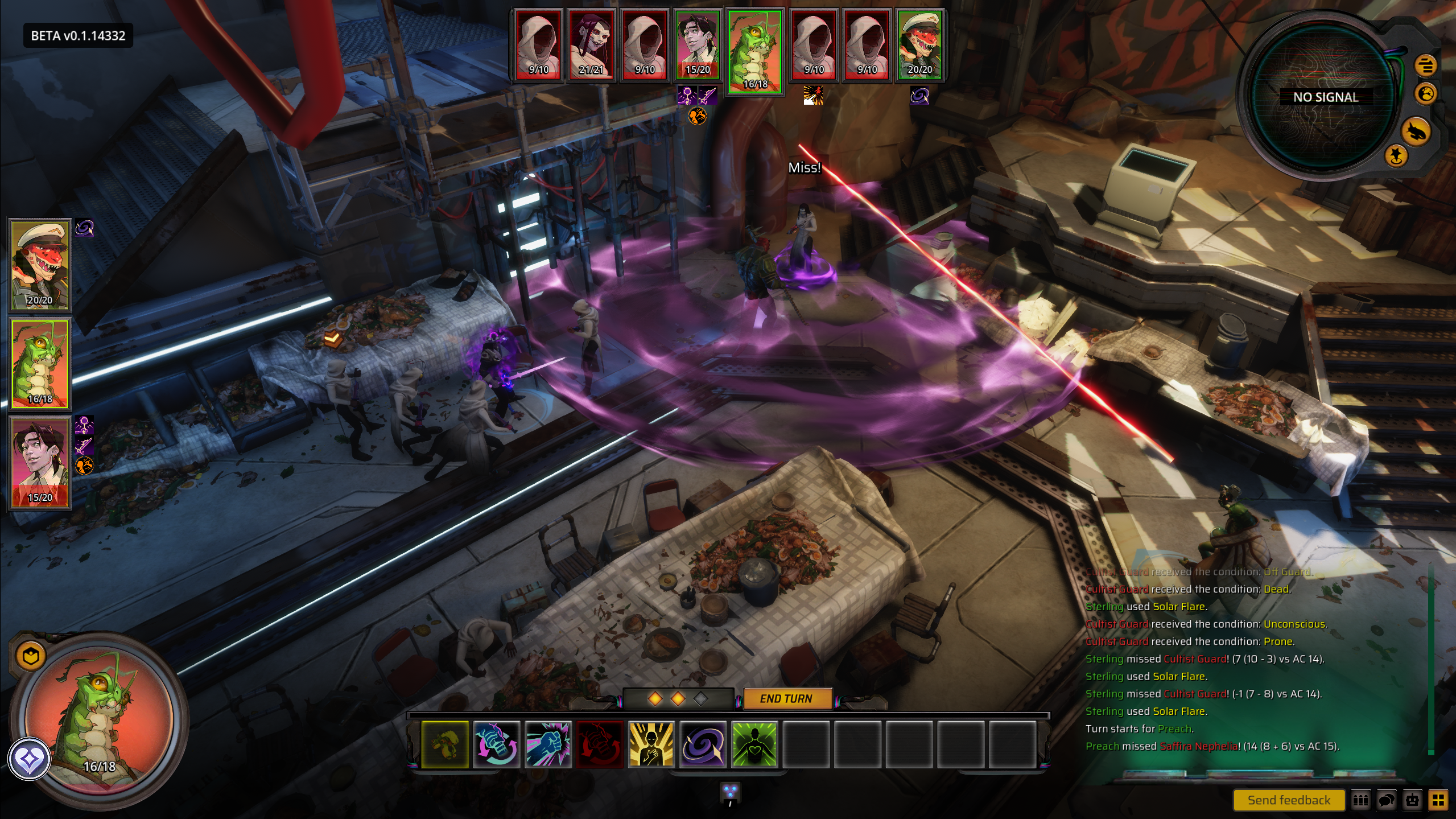Send feedback about the beta
Image resolution: width=1456 pixels, height=819 pixels.
pyautogui.click(x=1288, y=800)
